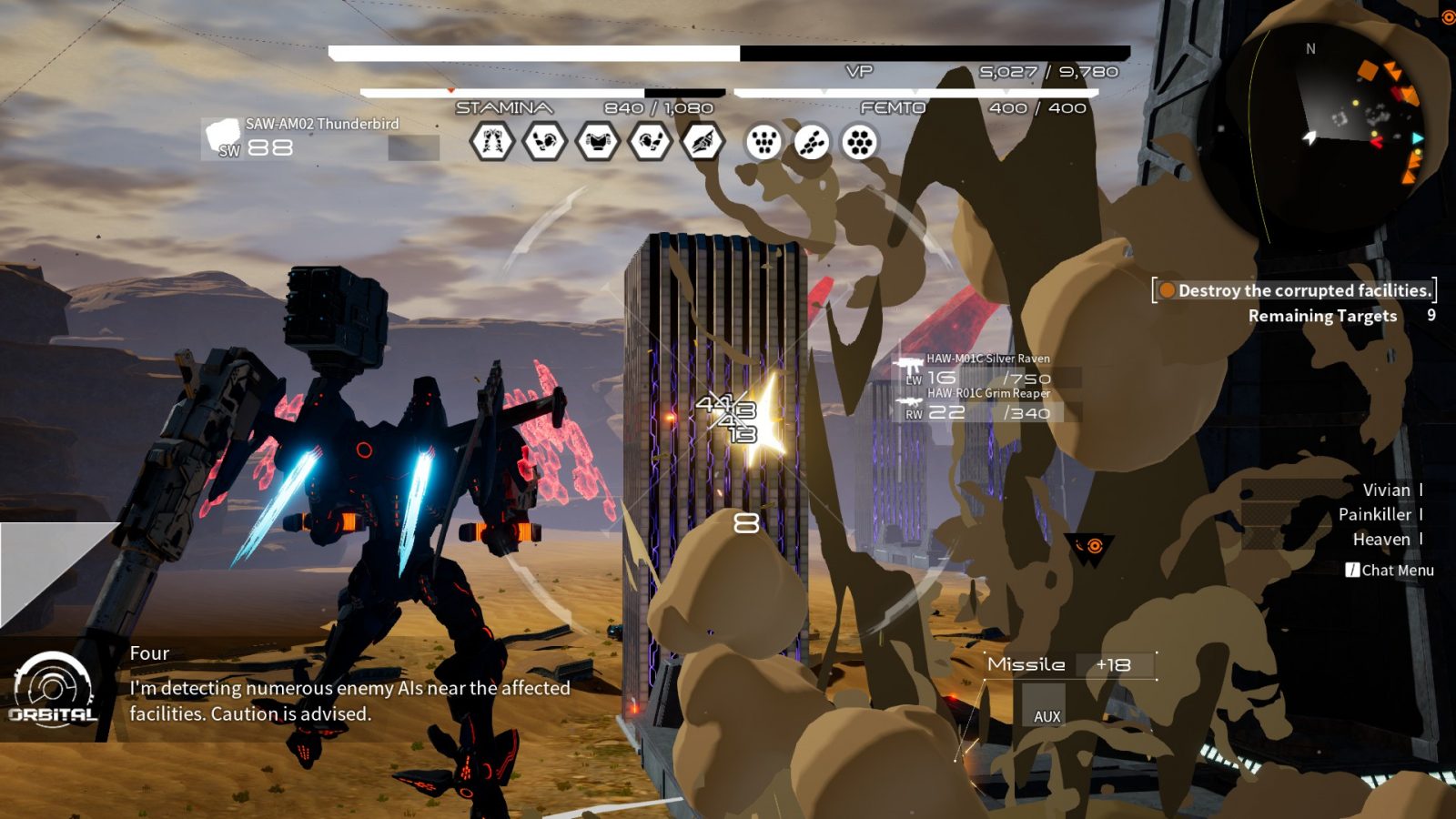Select the legs armor status hexagon

click(x=492, y=142)
